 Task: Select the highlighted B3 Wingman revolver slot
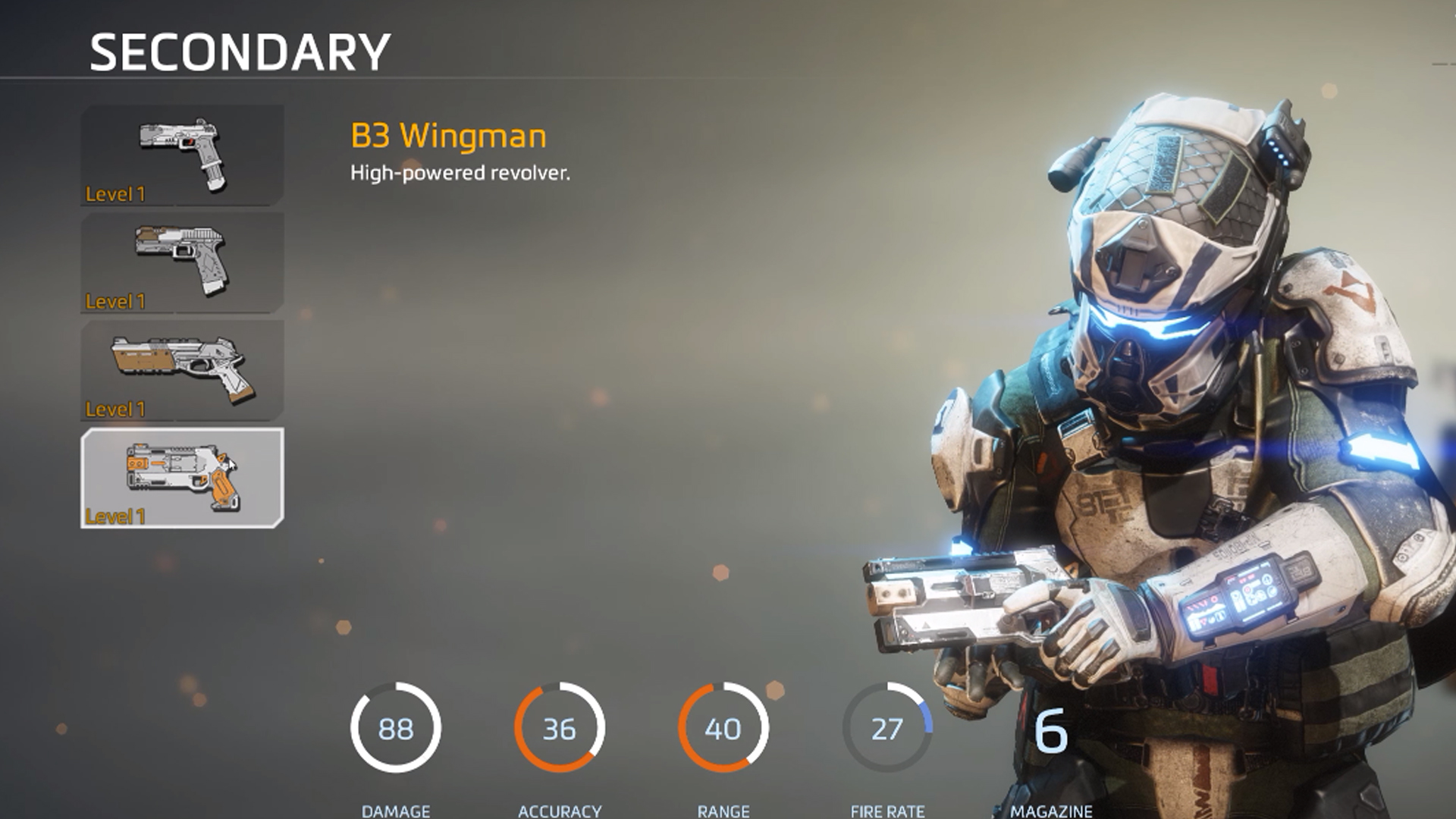click(182, 478)
